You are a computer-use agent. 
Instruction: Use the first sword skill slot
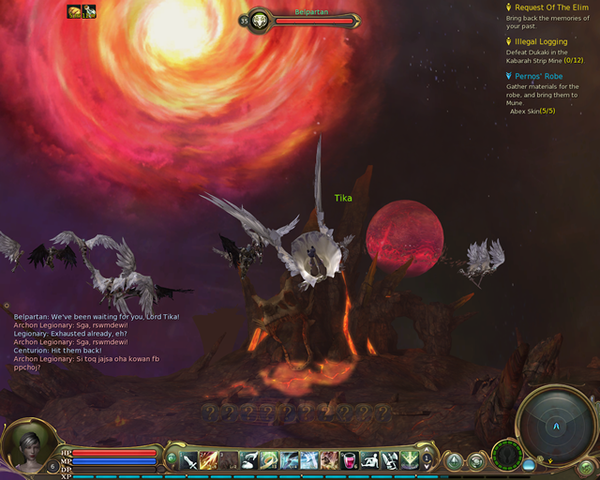pyautogui.click(x=190, y=460)
